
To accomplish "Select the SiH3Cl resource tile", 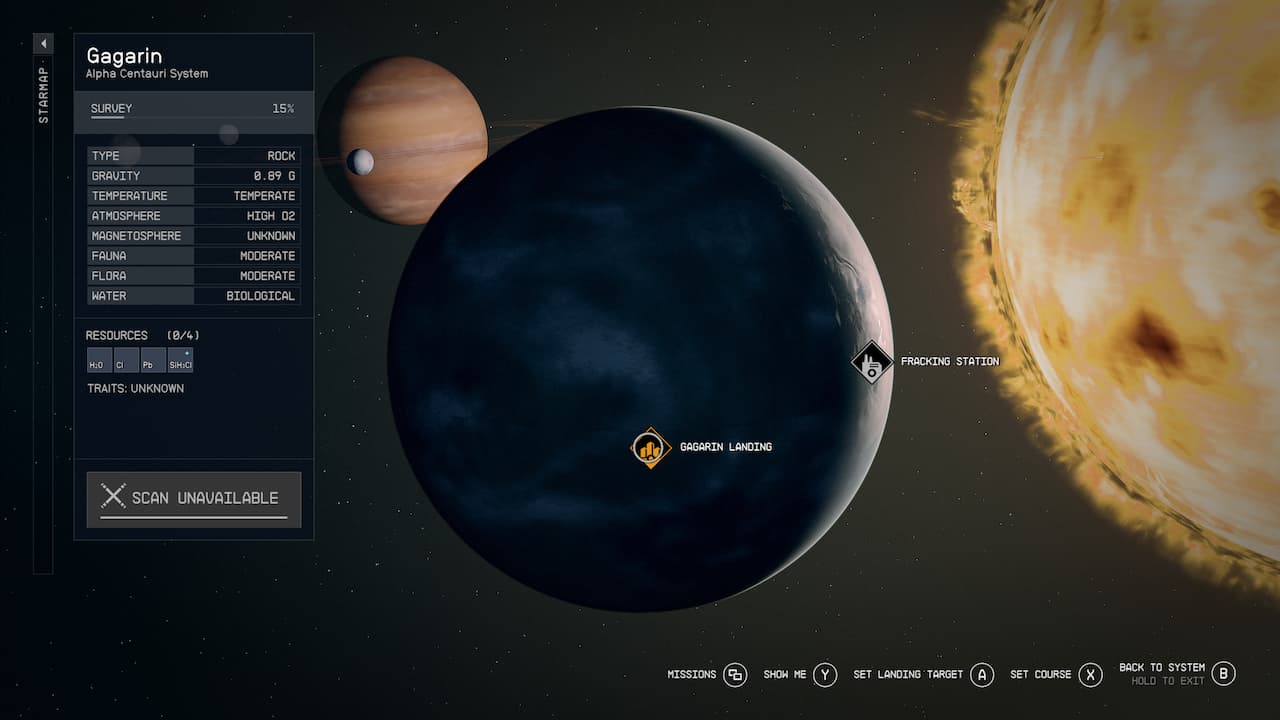I will pyautogui.click(x=180, y=361).
